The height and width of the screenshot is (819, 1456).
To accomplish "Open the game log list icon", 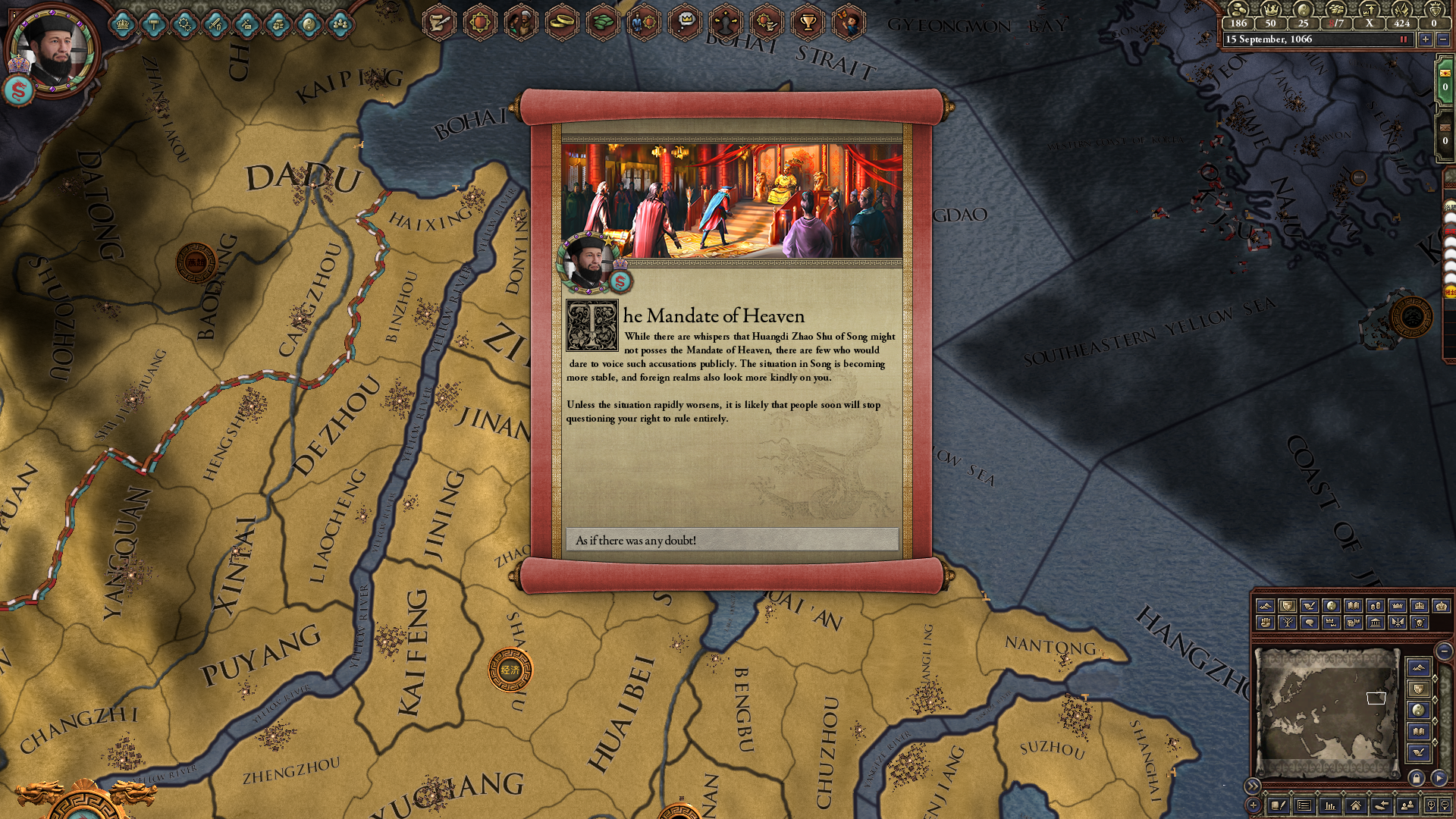I will click(1304, 806).
